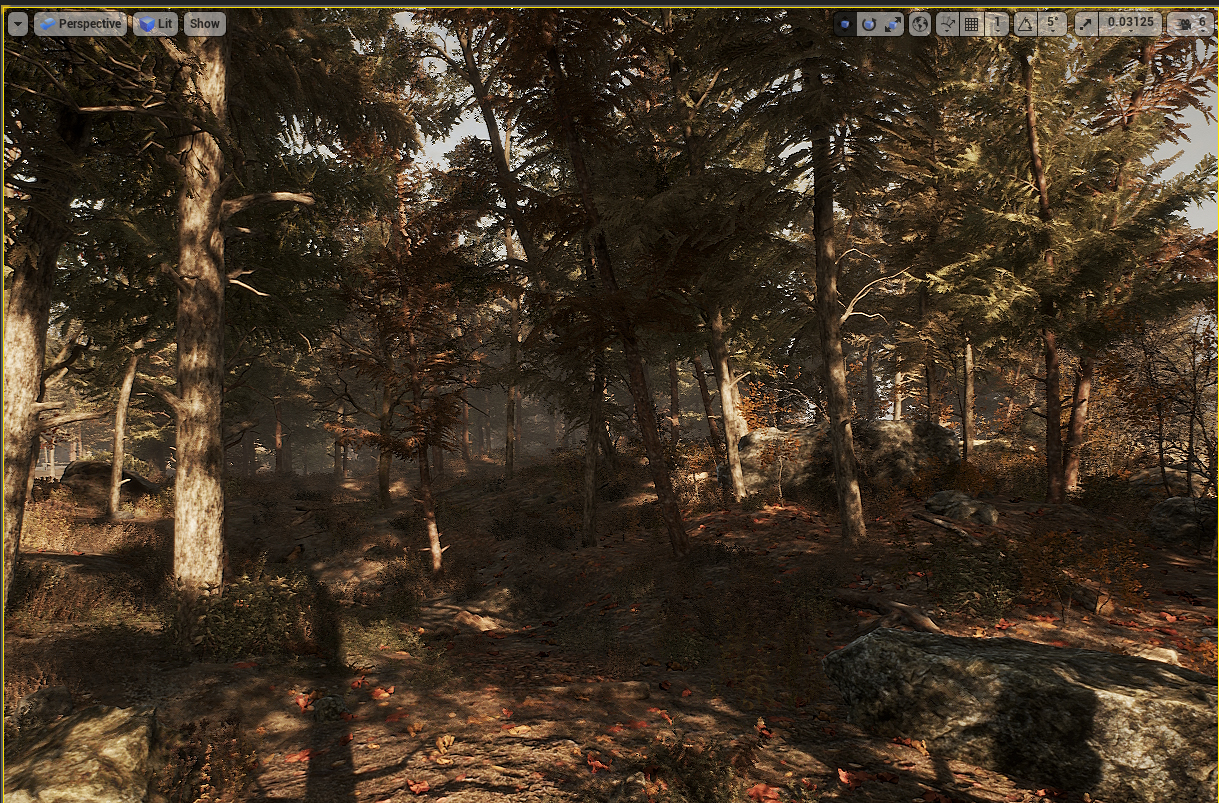Open the viewport options dropdown arrow

click(x=17, y=24)
